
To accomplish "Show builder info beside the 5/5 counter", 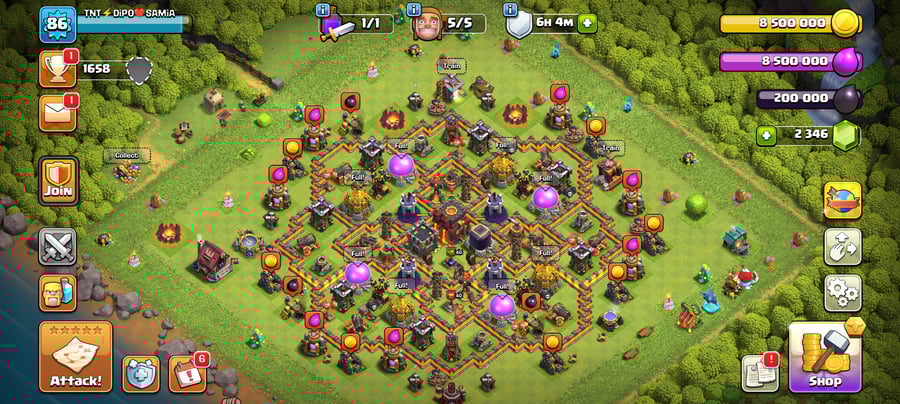I will point(416,11).
